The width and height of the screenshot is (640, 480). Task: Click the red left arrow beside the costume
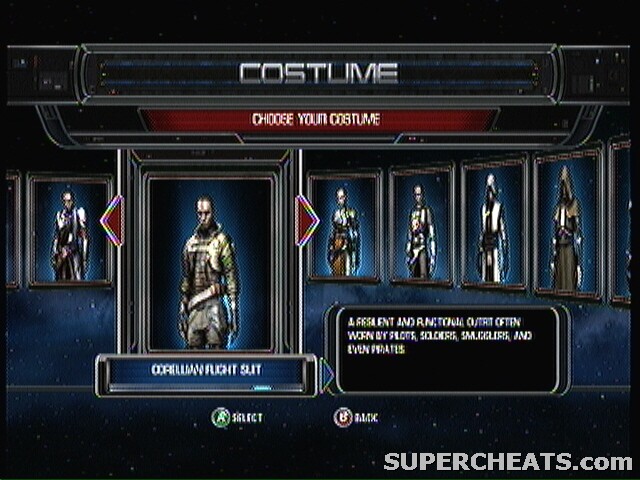(112, 218)
